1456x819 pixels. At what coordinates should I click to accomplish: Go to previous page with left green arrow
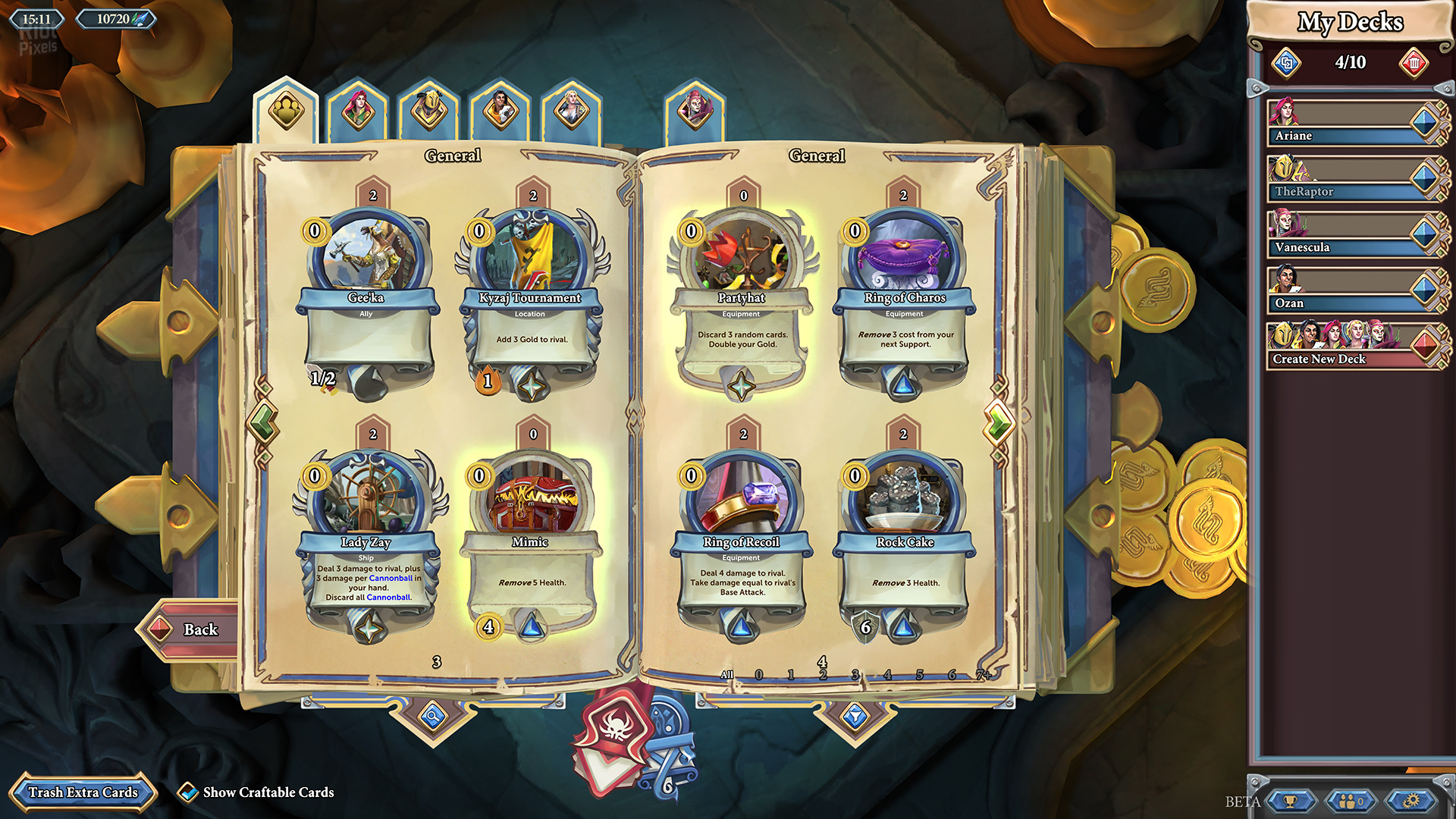pyautogui.click(x=265, y=421)
